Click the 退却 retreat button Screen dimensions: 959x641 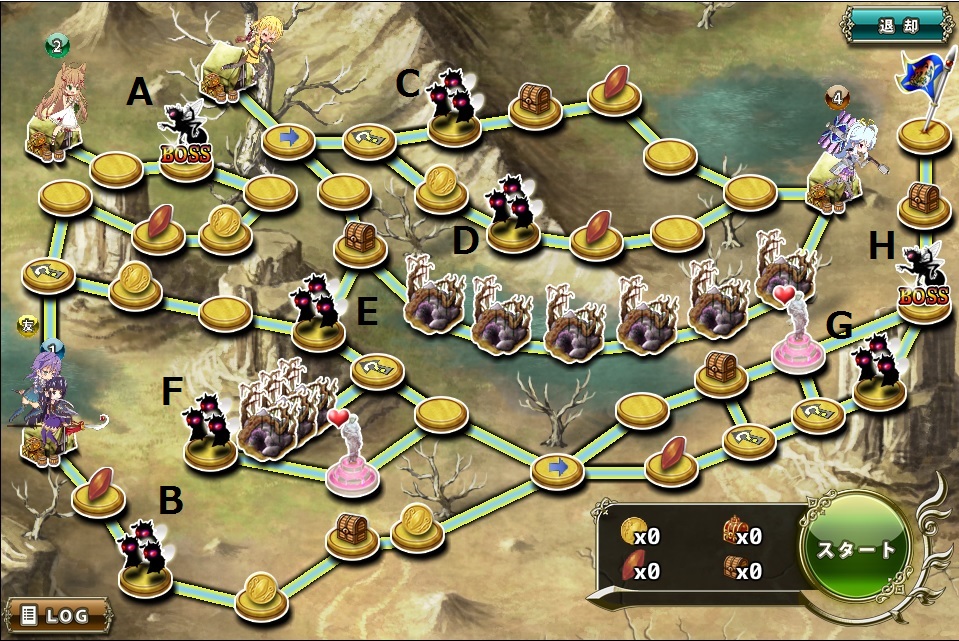(x=896, y=22)
